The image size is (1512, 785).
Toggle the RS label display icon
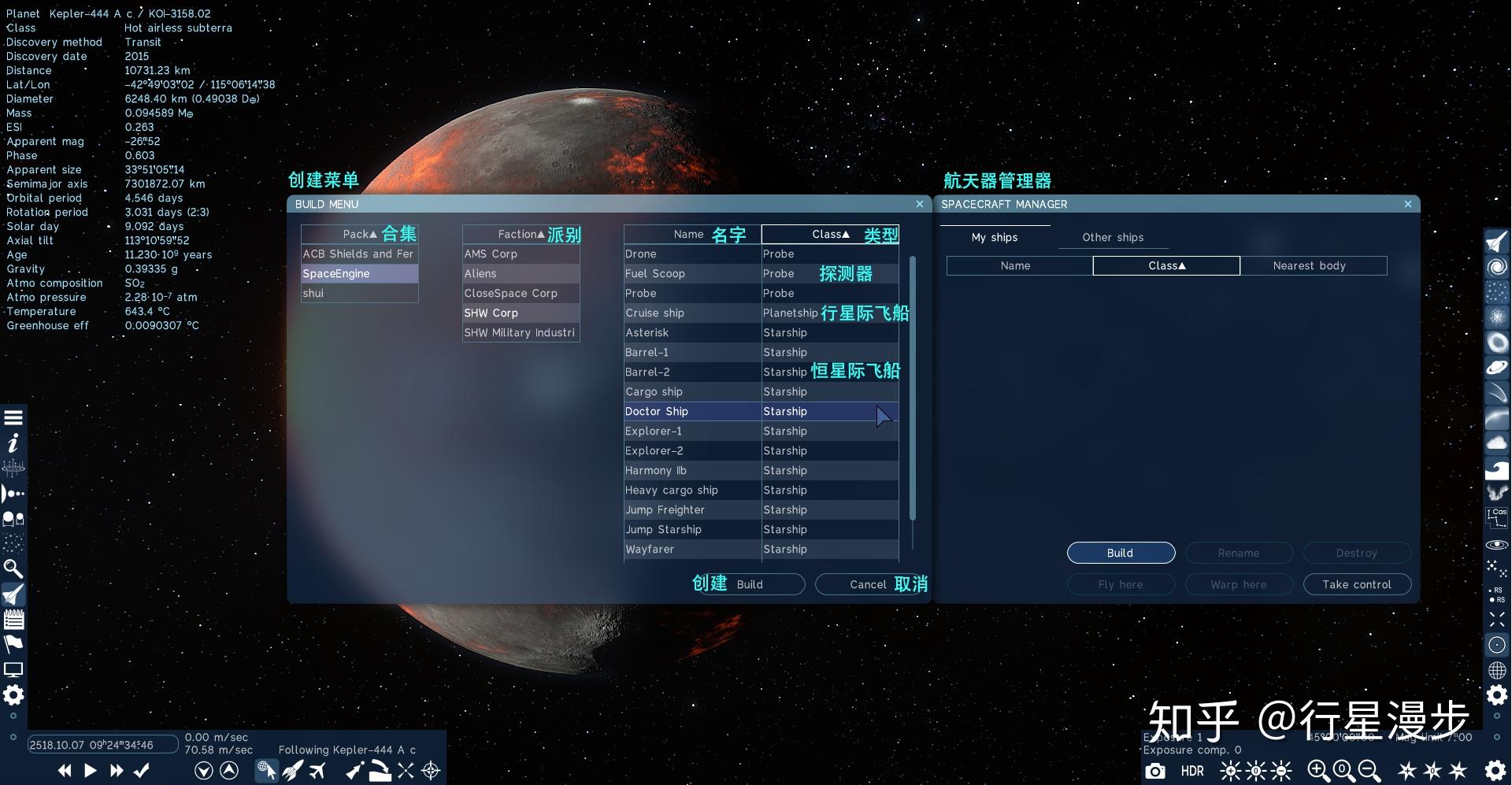pyautogui.click(x=1496, y=594)
